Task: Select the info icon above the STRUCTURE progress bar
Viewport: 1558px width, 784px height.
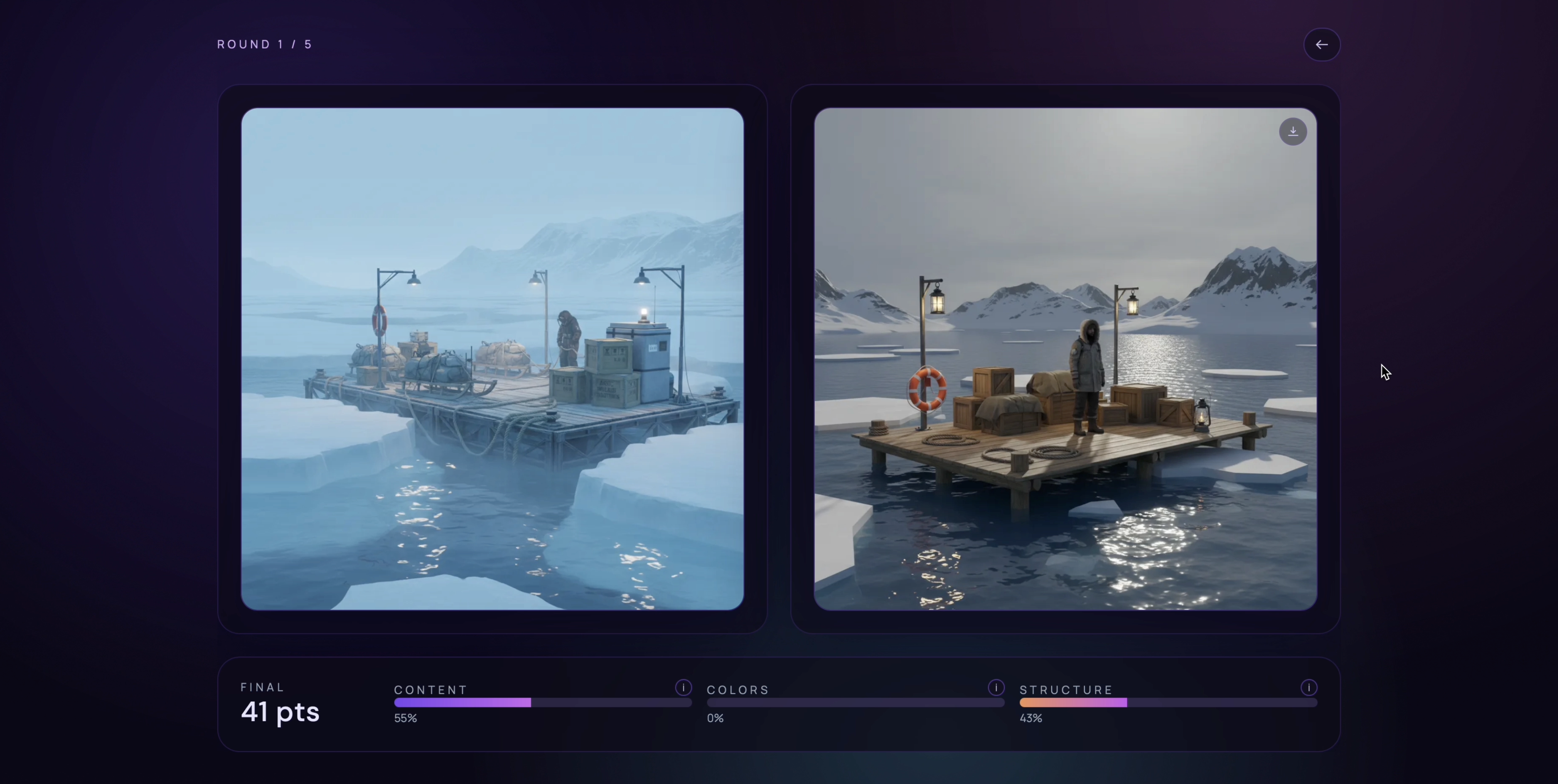Action: (x=1308, y=687)
